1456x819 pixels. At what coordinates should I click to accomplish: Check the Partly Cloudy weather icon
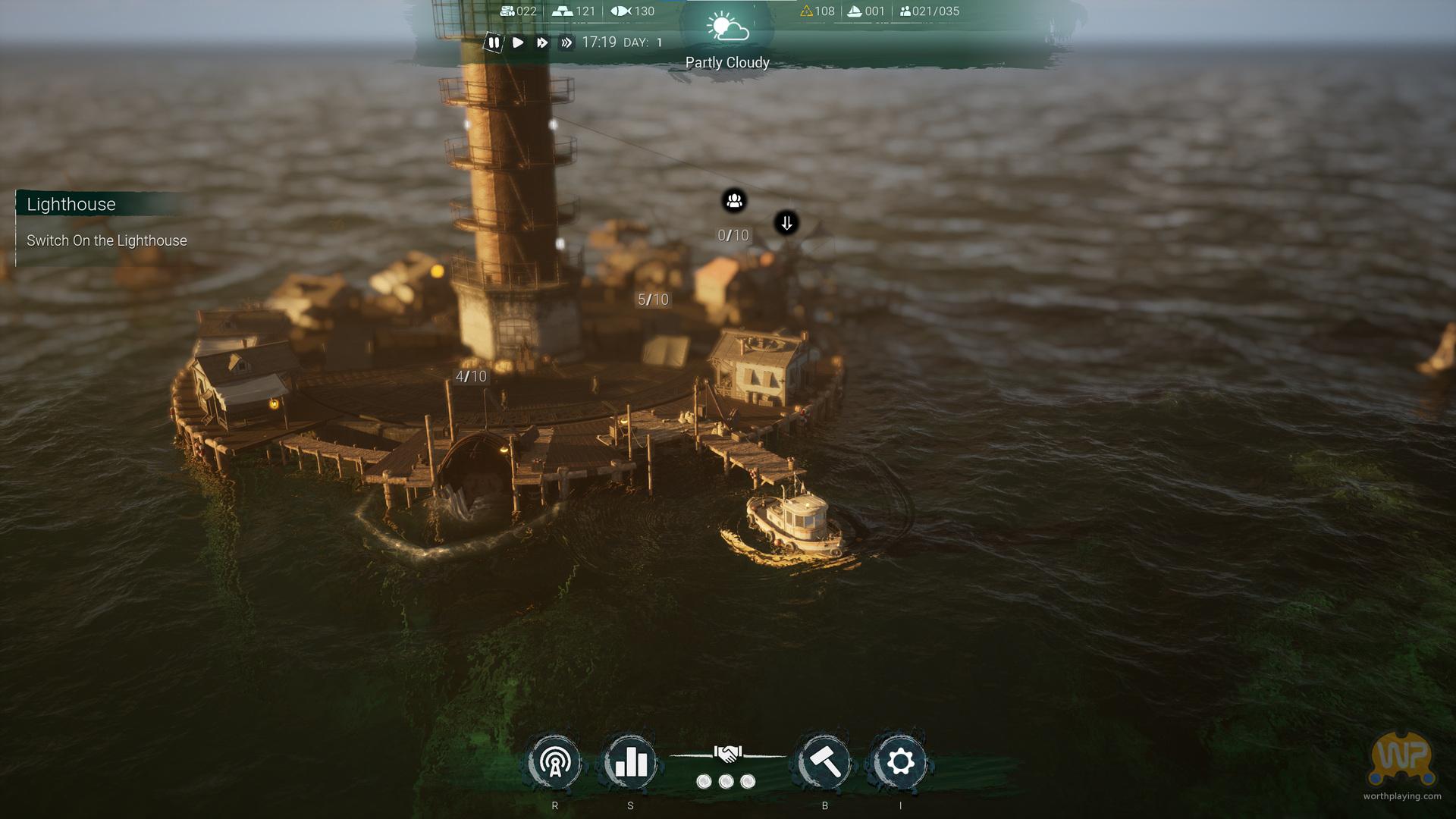click(x=727, y=28)
